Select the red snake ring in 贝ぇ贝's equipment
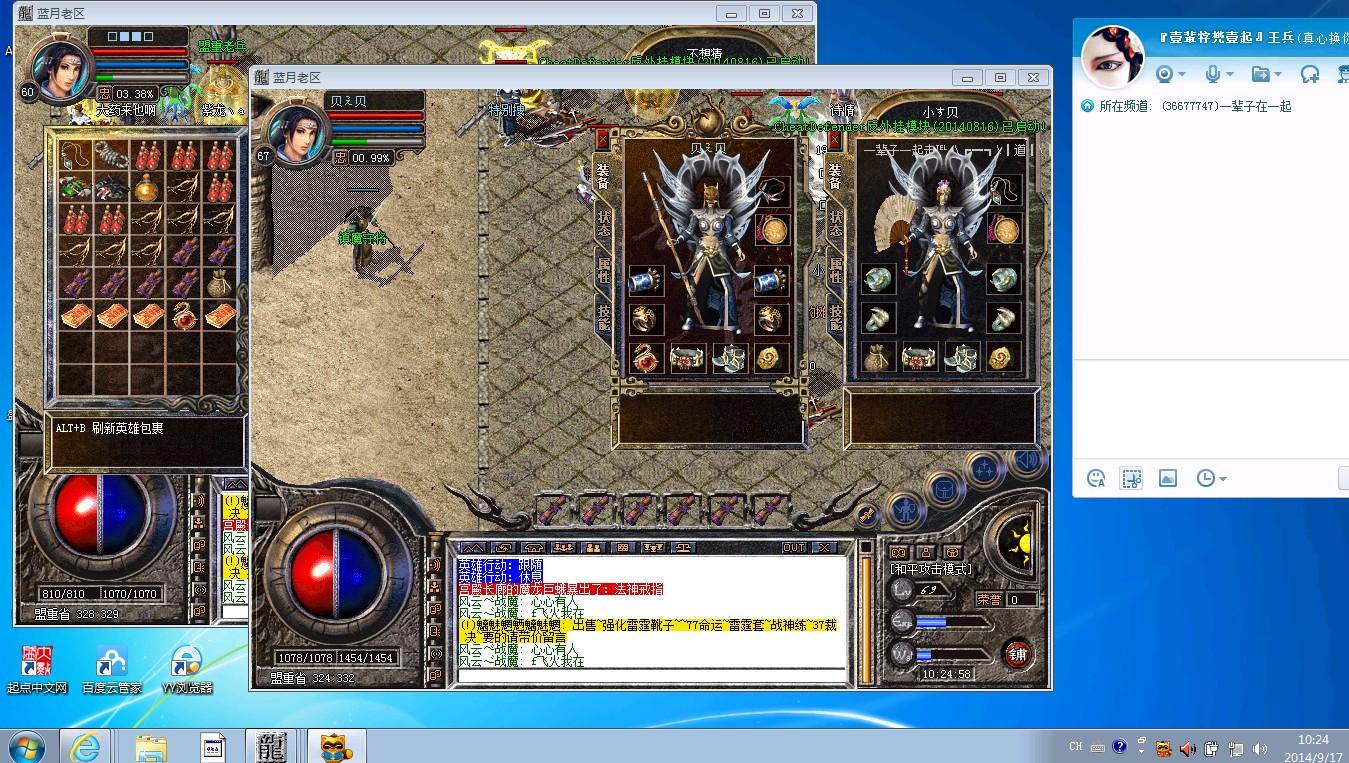 645,357
